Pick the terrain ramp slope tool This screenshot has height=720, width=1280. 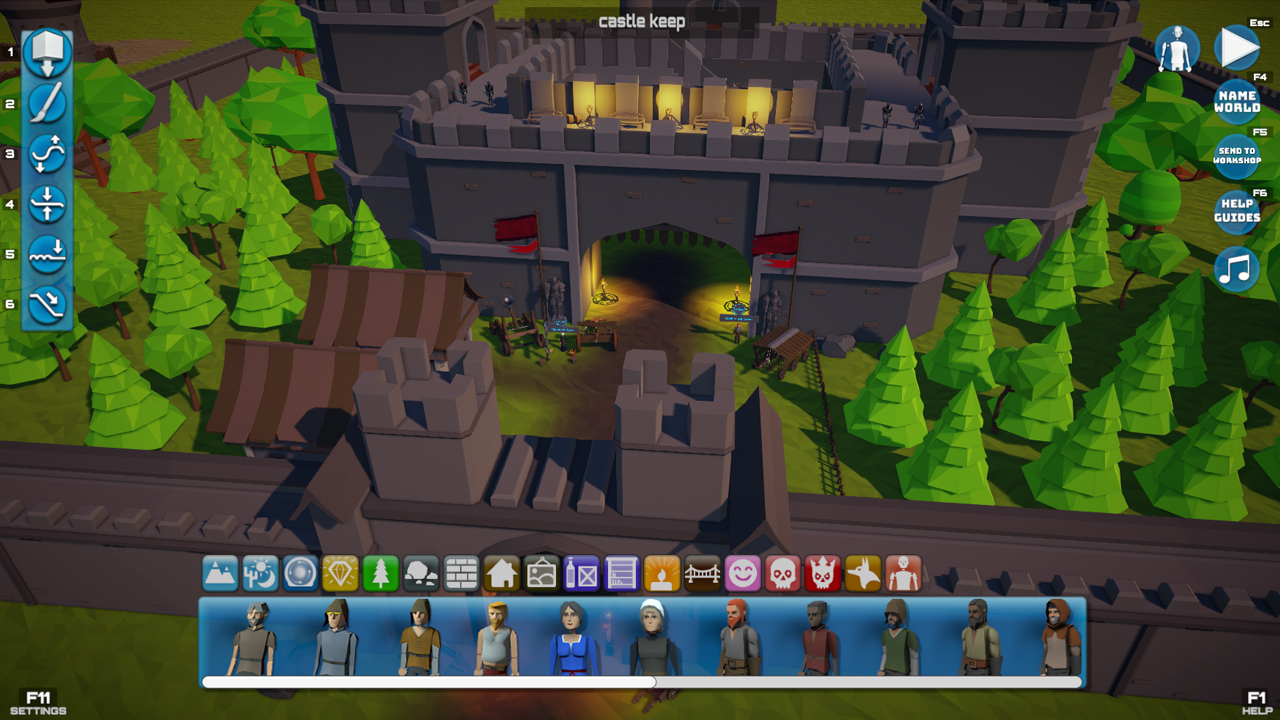click(x=47, y=304)
